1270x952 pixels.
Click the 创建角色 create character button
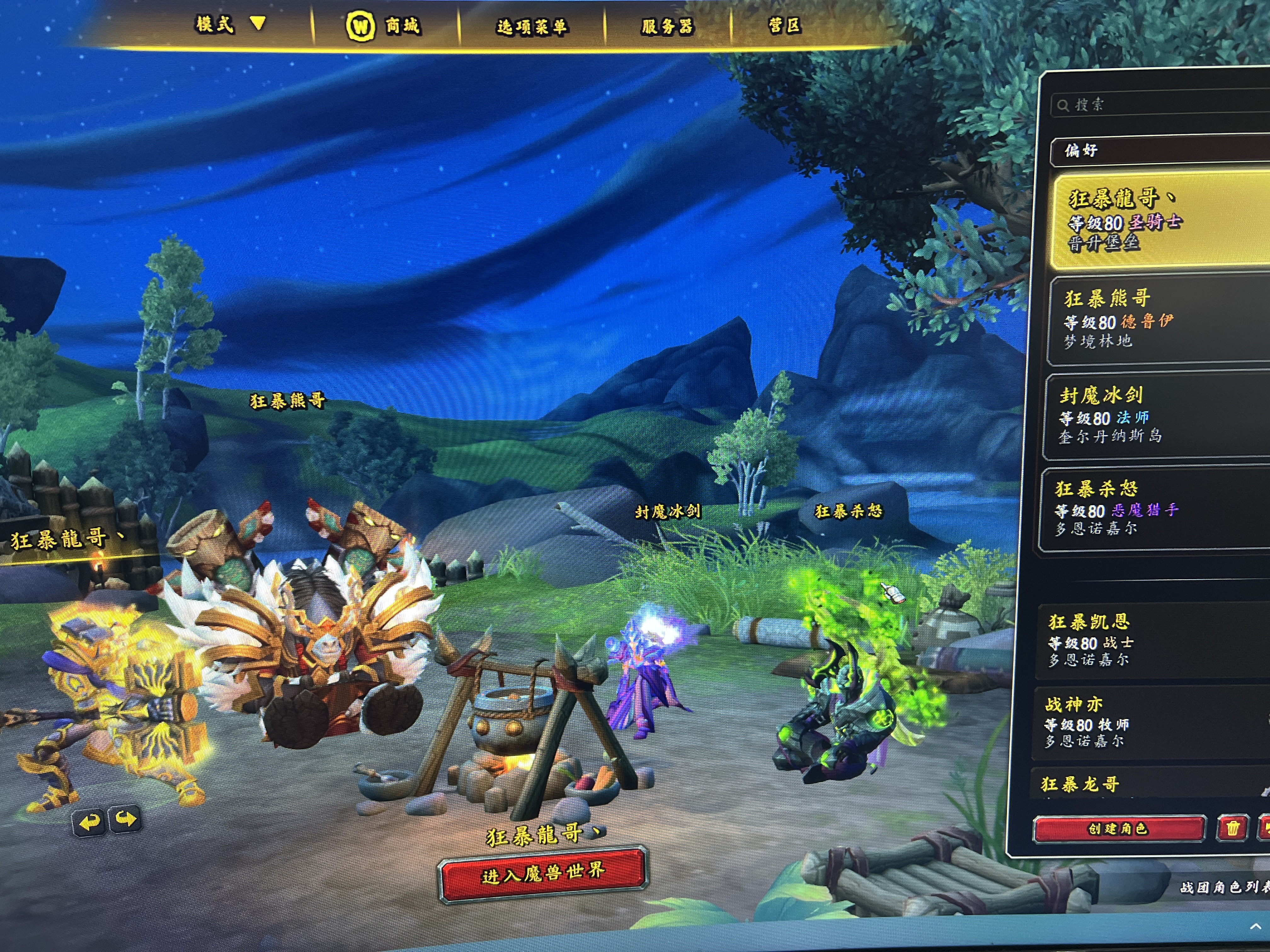point(1118,829)
